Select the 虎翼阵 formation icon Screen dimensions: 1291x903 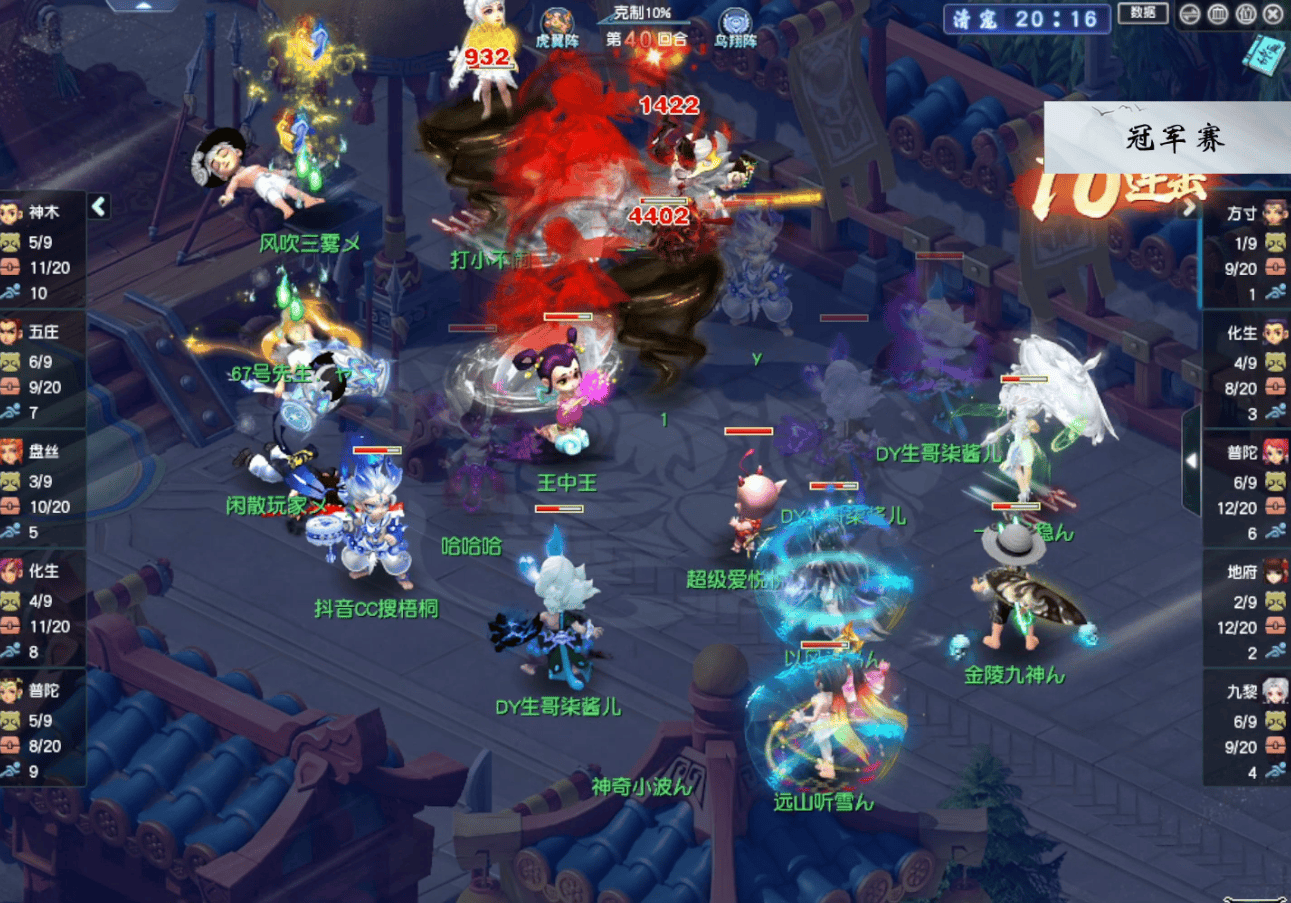557,23
